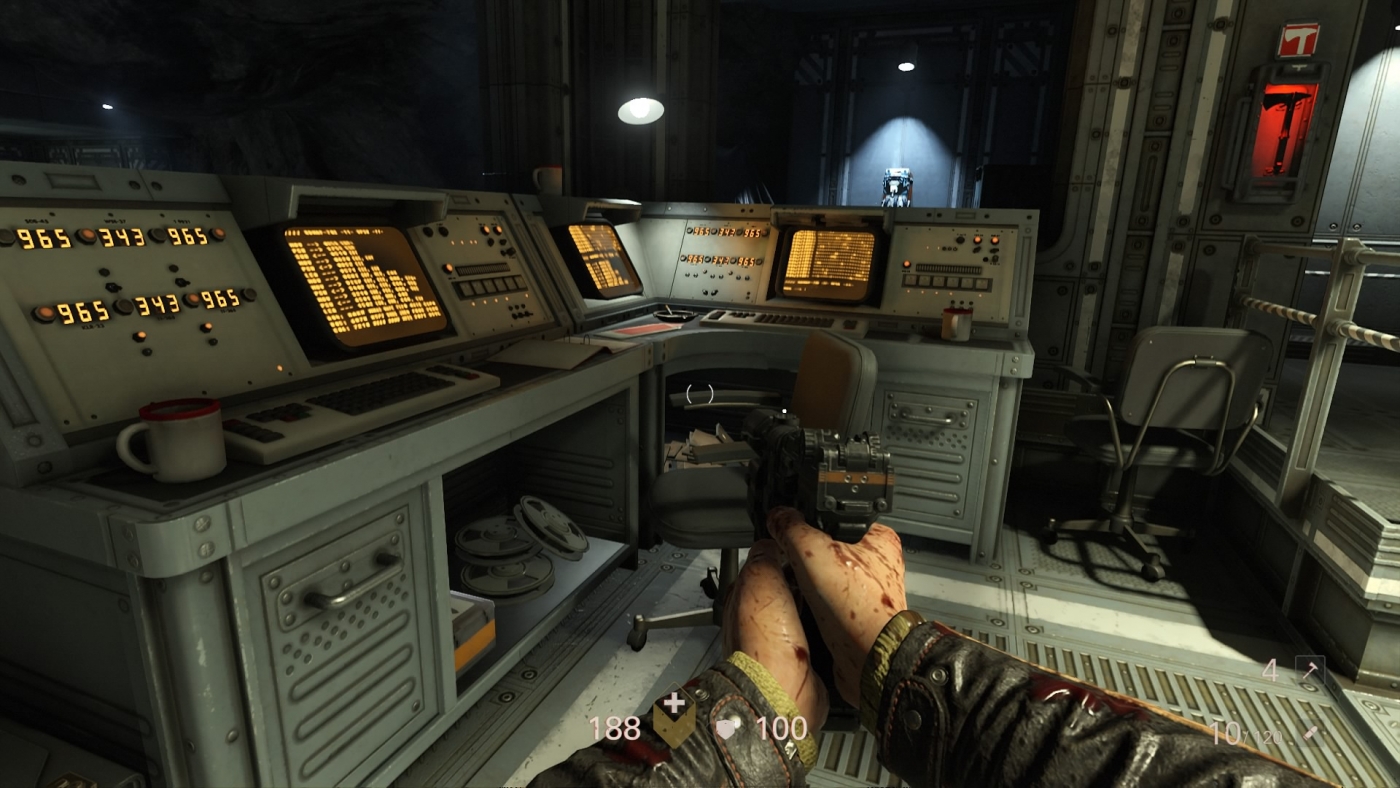This screenshot has width=1400, height=788.
Task: Flip the small switch between the 343 displays
Action: coord(112,286)
